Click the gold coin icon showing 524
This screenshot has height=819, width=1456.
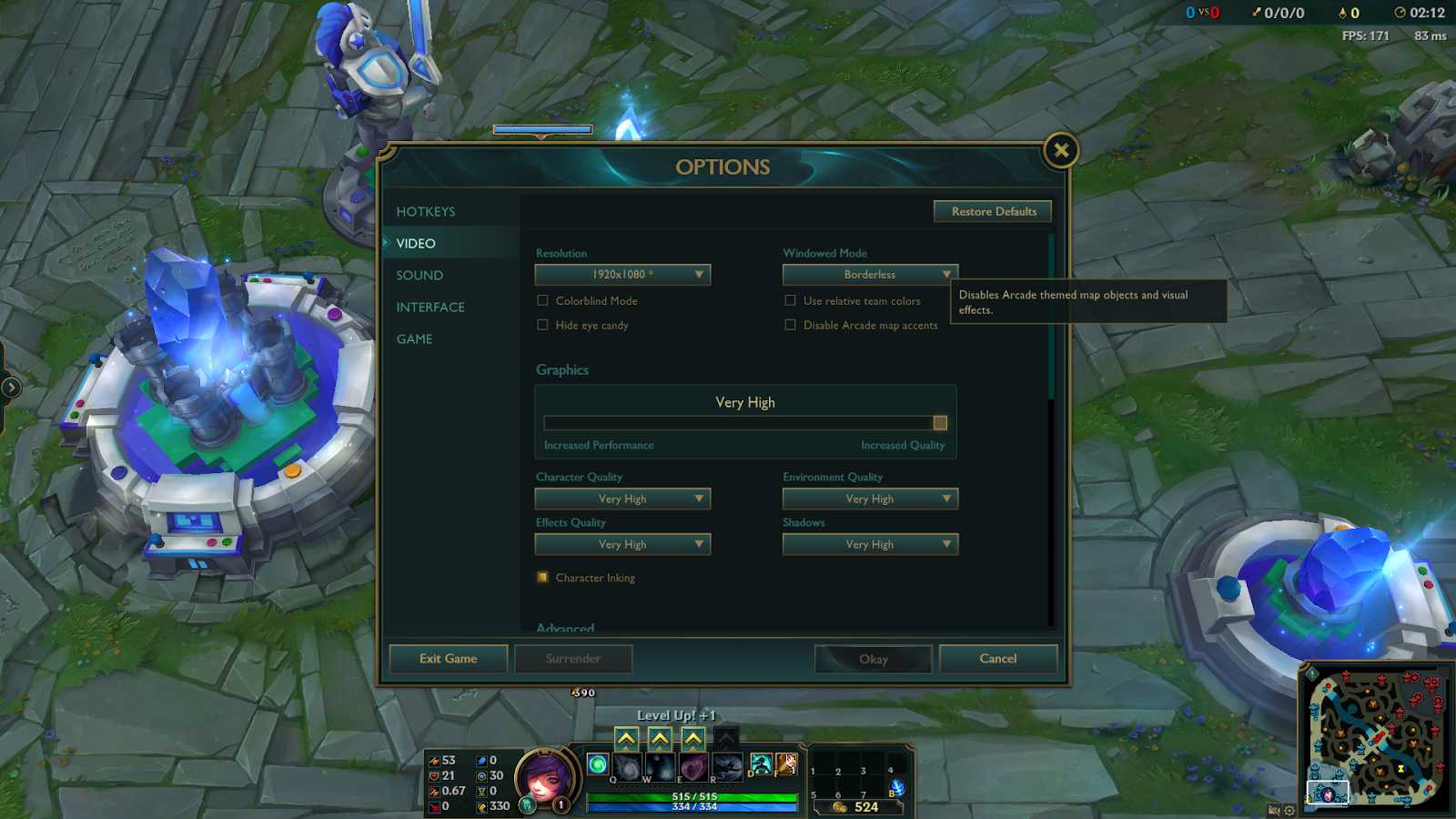coord(839,806)
